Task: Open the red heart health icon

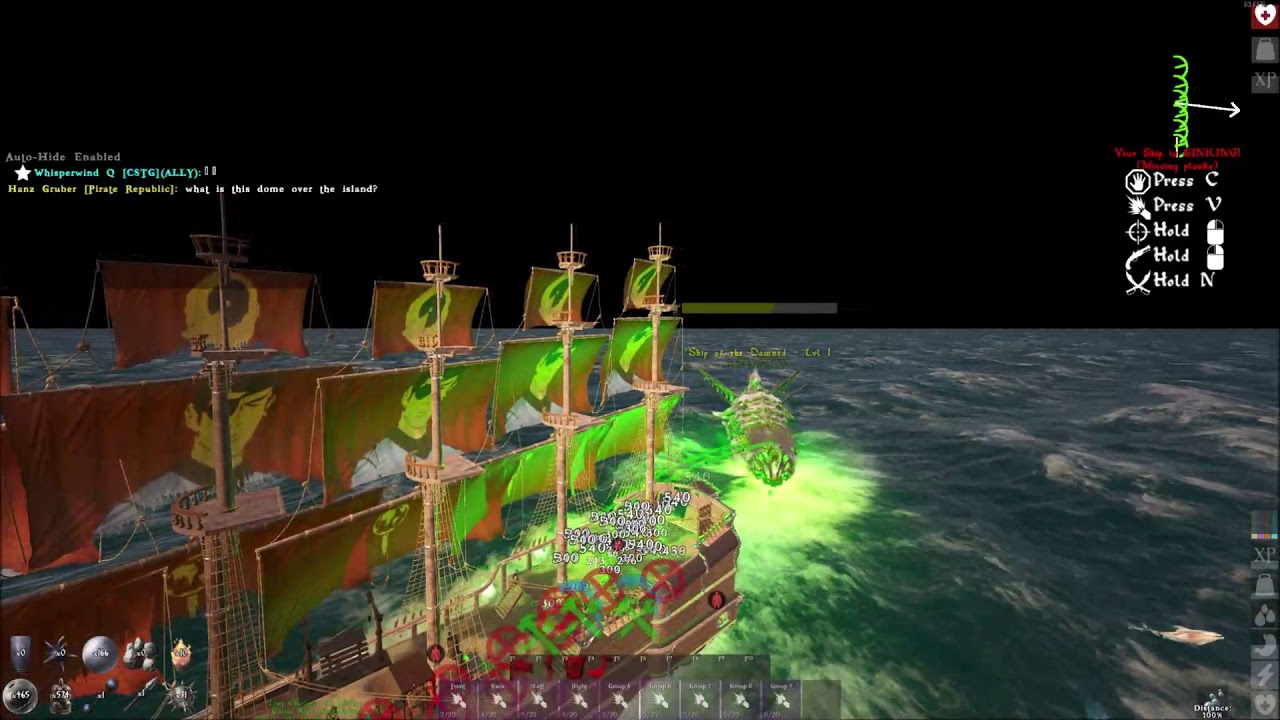Action: (1264, 17)
